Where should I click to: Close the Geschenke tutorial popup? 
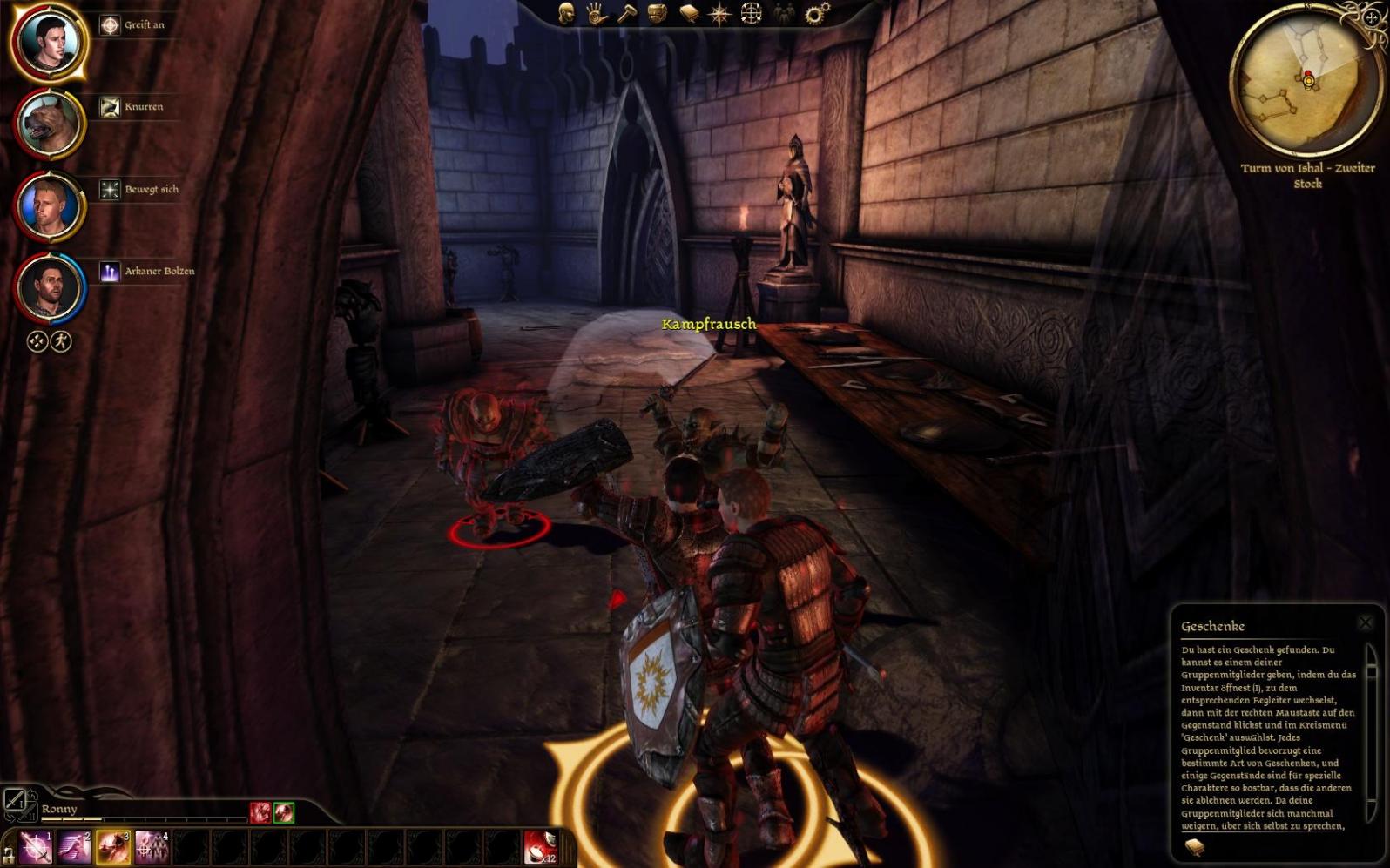[x=1365, y=622]
